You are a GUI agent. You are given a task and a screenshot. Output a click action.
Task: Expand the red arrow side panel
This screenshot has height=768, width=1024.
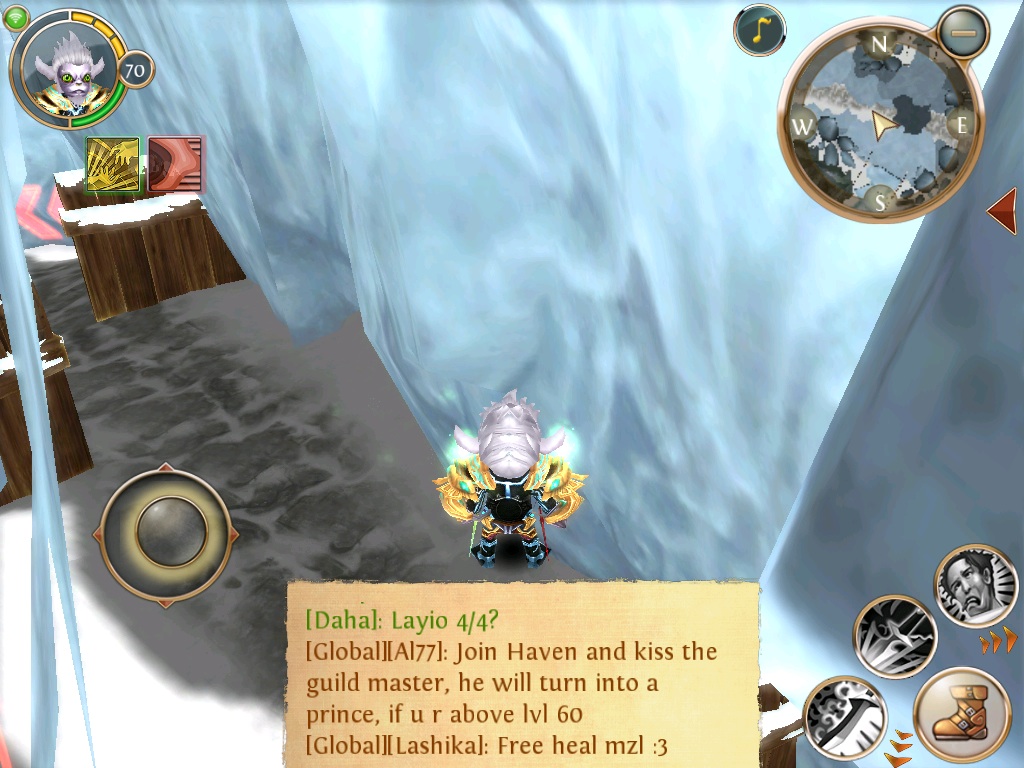tap(1002, 210)
